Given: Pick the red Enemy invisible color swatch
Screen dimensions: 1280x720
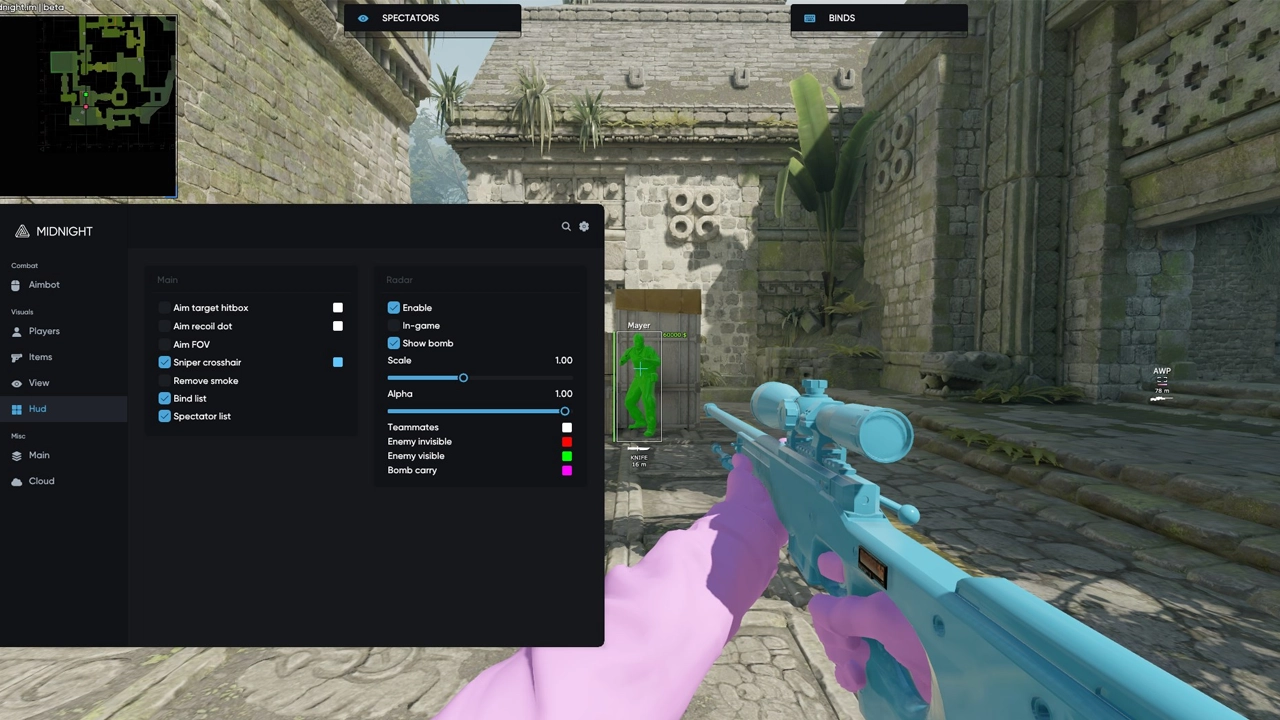Looking at the screenshot, I should point(567,441).
